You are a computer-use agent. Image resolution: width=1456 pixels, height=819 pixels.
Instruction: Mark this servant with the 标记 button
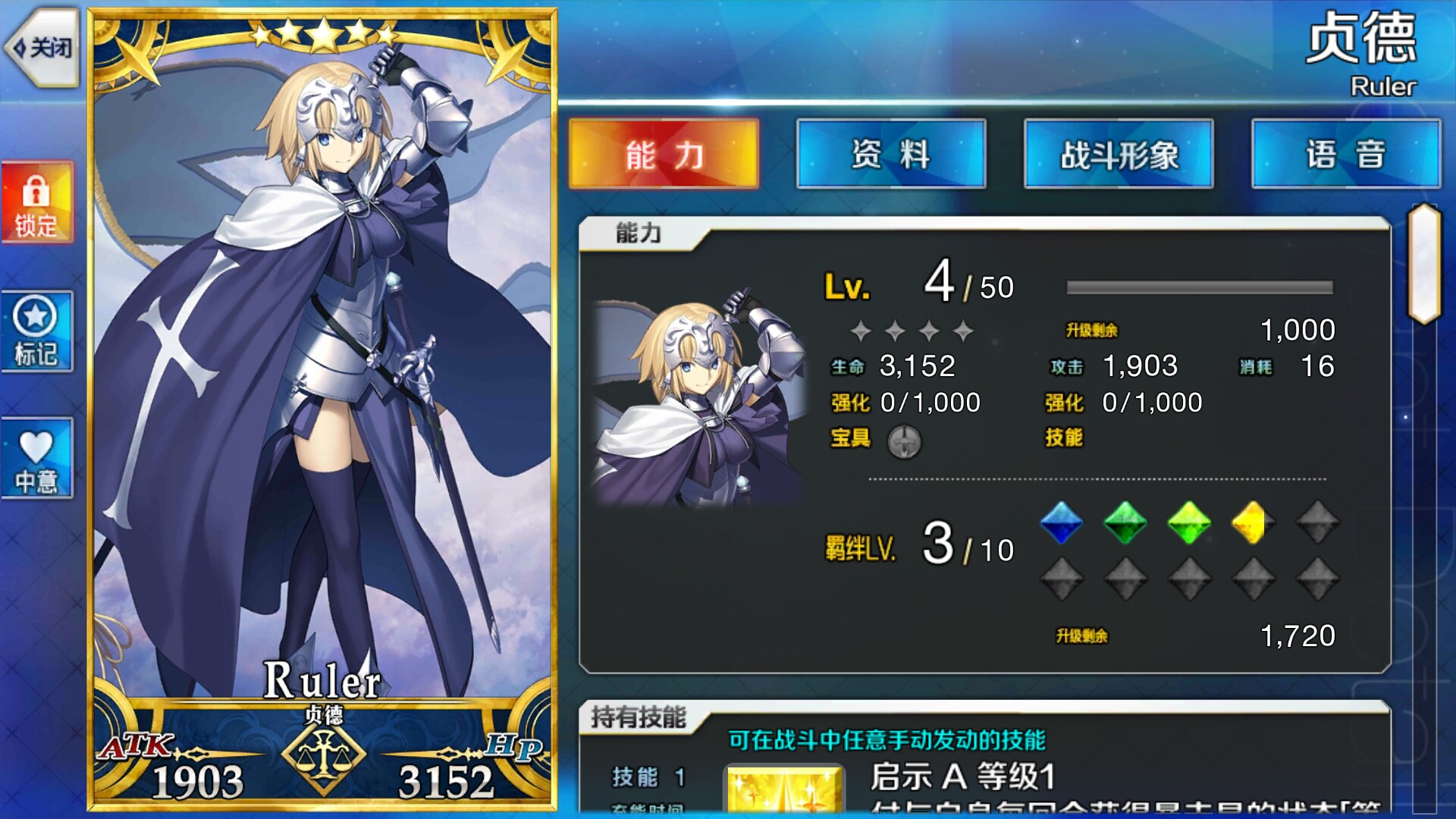pos(37,332)
